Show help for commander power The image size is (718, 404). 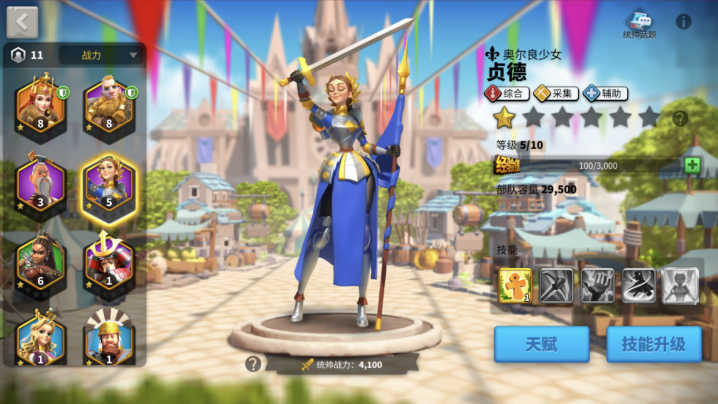(253, 364)
